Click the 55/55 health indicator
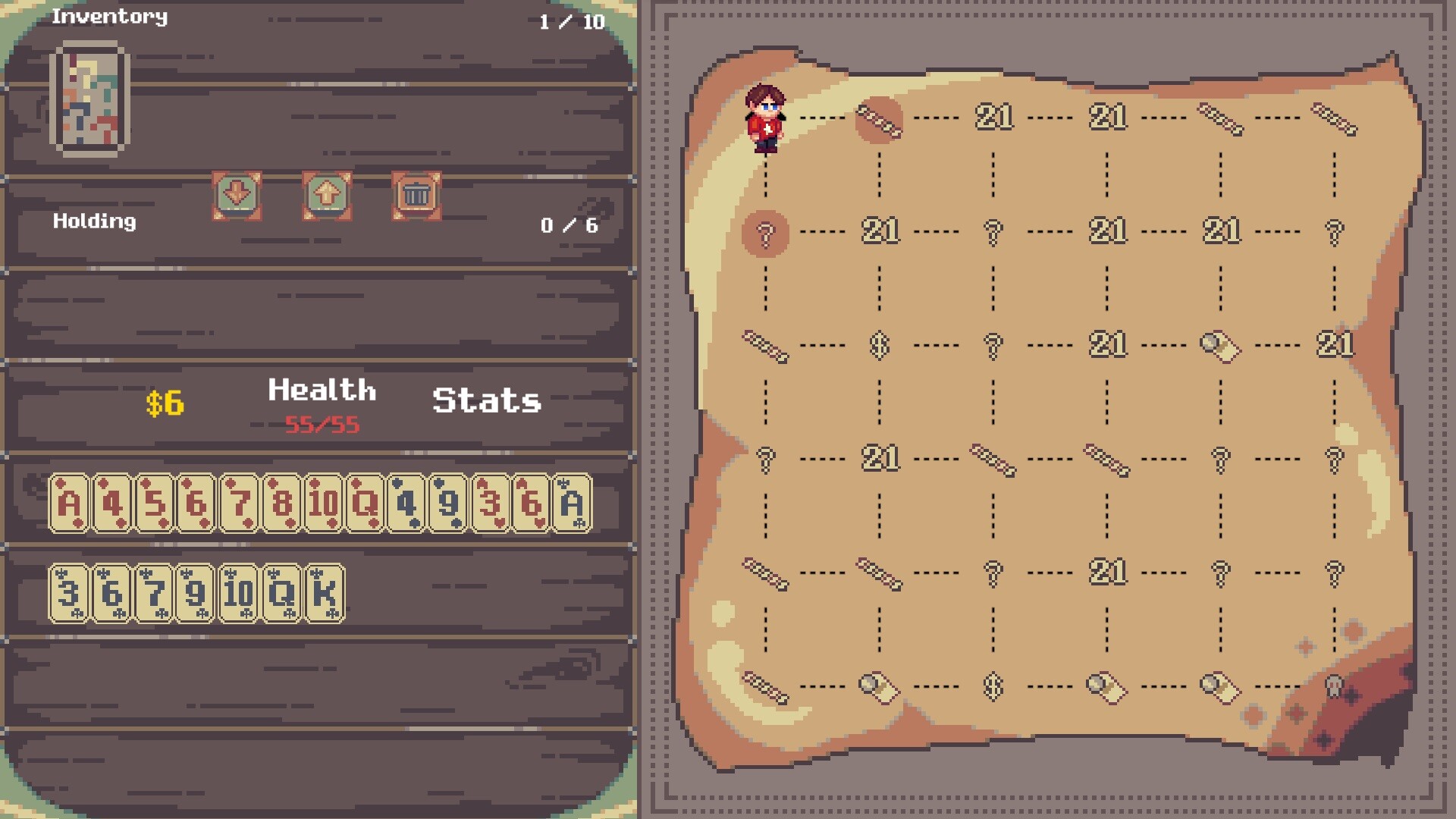 tap(322, 423)
